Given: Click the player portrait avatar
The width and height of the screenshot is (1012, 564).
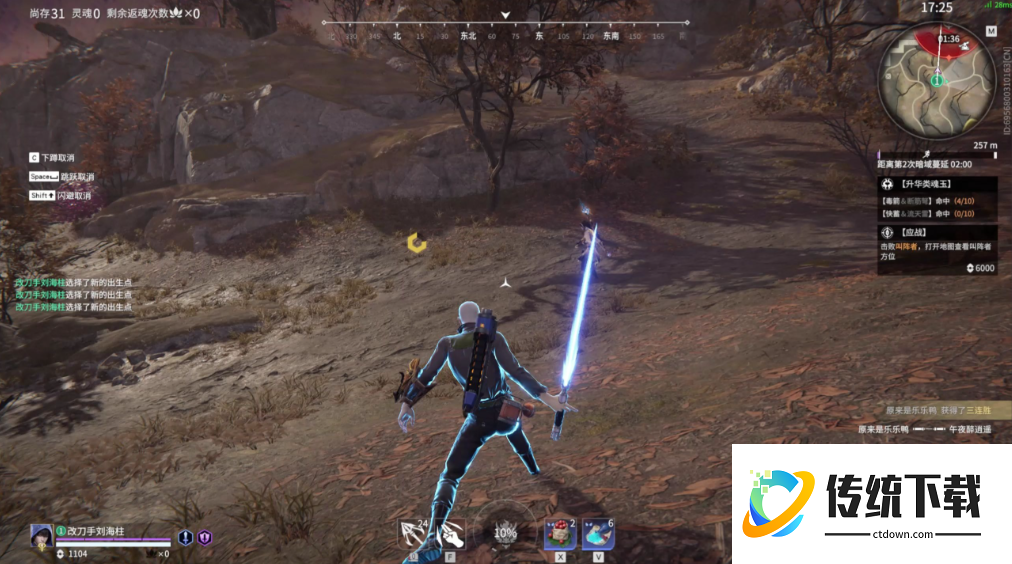Looking at the screenshot, I should tap(42, 535).
